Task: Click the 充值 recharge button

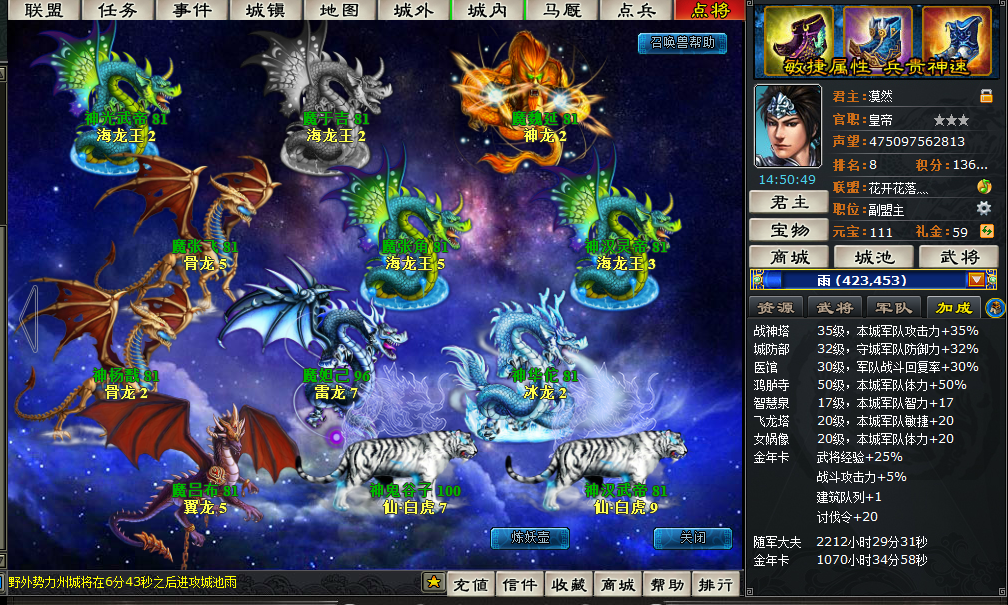Action: click(470, 584)
